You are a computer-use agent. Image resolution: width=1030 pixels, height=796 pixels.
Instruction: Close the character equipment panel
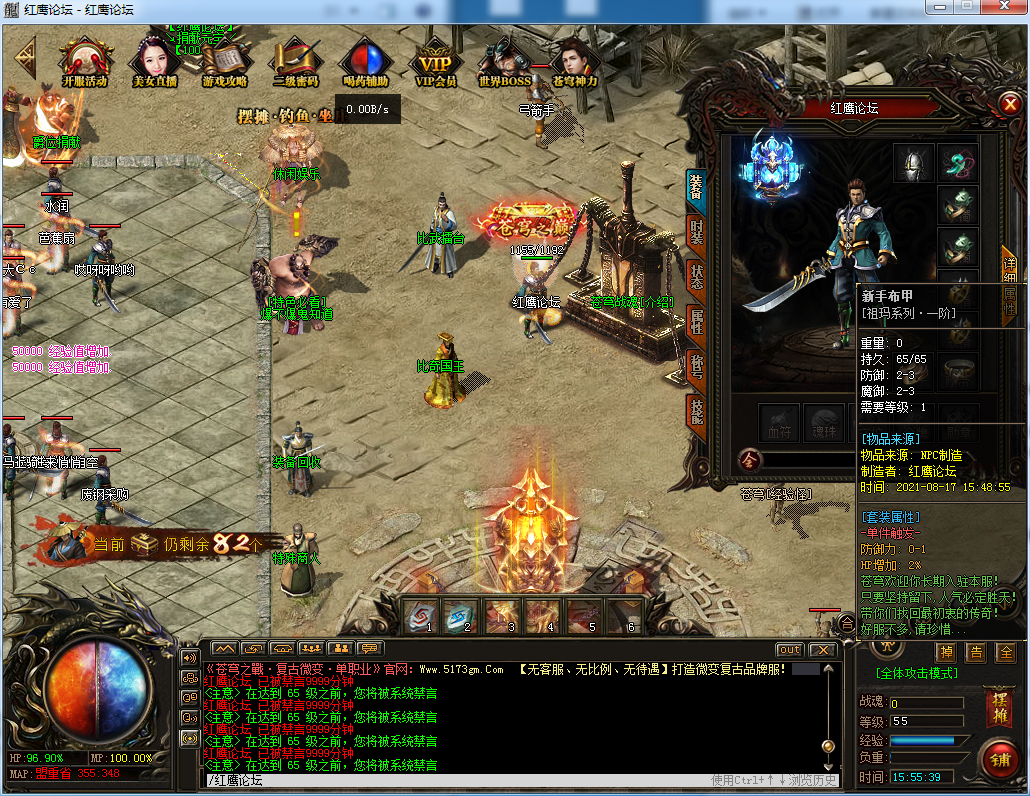pyautogui.click(x=1008, y=103)
